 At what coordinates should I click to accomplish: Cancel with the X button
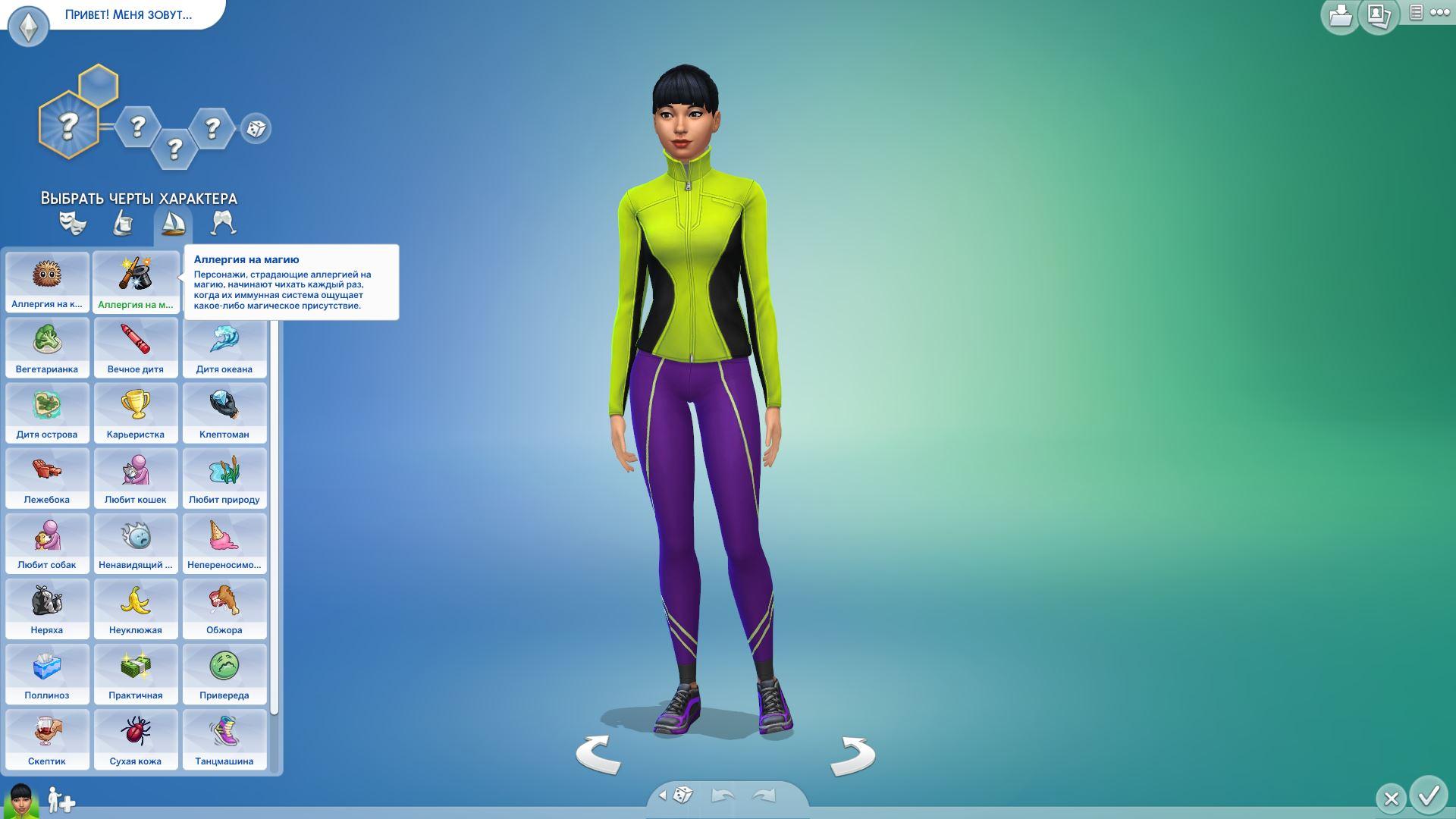(x=1391, y=799)
